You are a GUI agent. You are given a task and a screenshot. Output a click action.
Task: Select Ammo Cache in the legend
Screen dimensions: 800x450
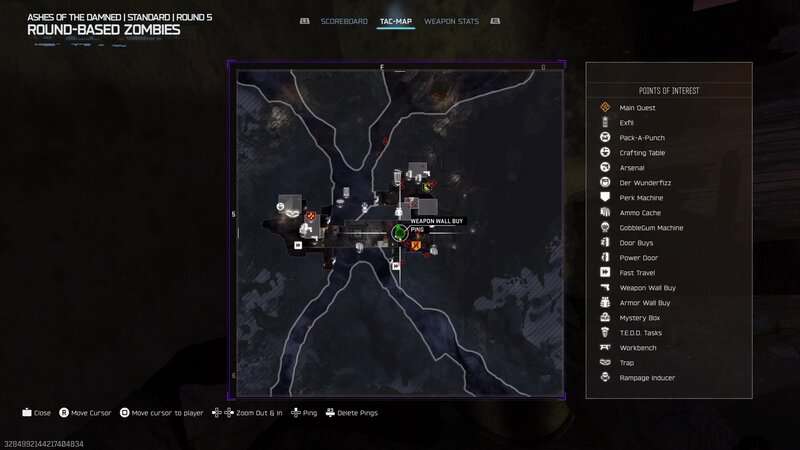coord(640,212)
